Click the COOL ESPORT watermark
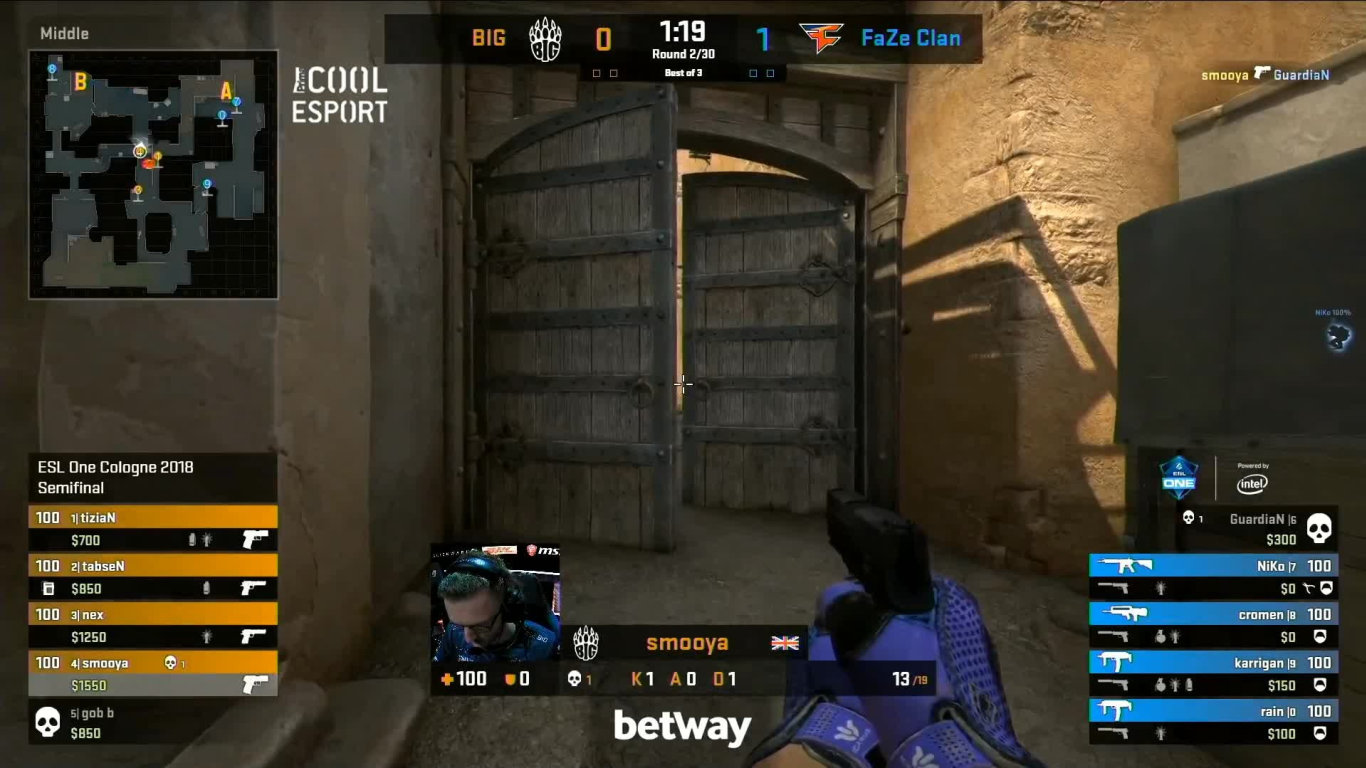The height and width of the screenshot is (768, 1366). pos(339,96)
